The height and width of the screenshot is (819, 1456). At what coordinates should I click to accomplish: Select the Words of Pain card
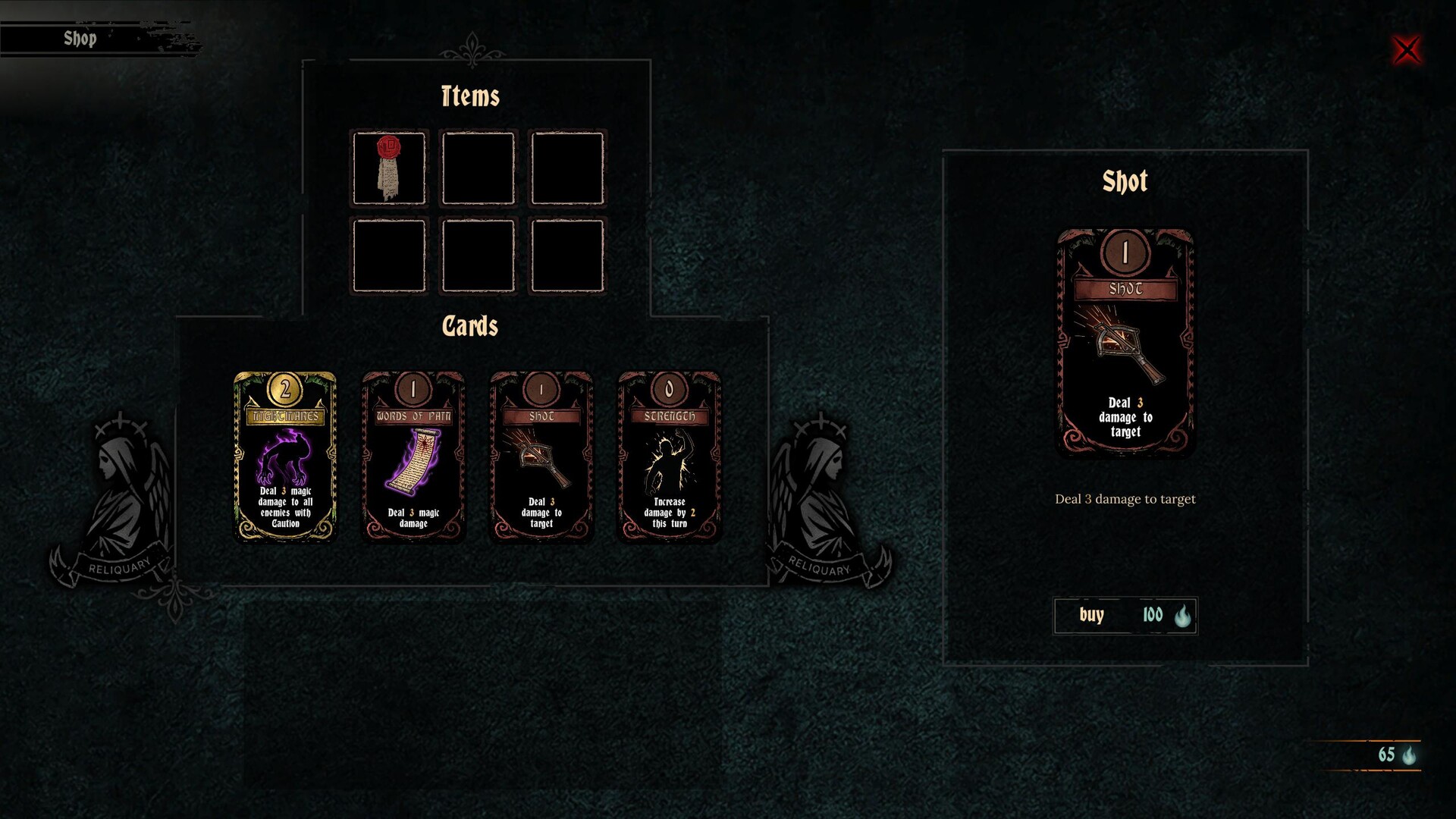pos(413,456)
